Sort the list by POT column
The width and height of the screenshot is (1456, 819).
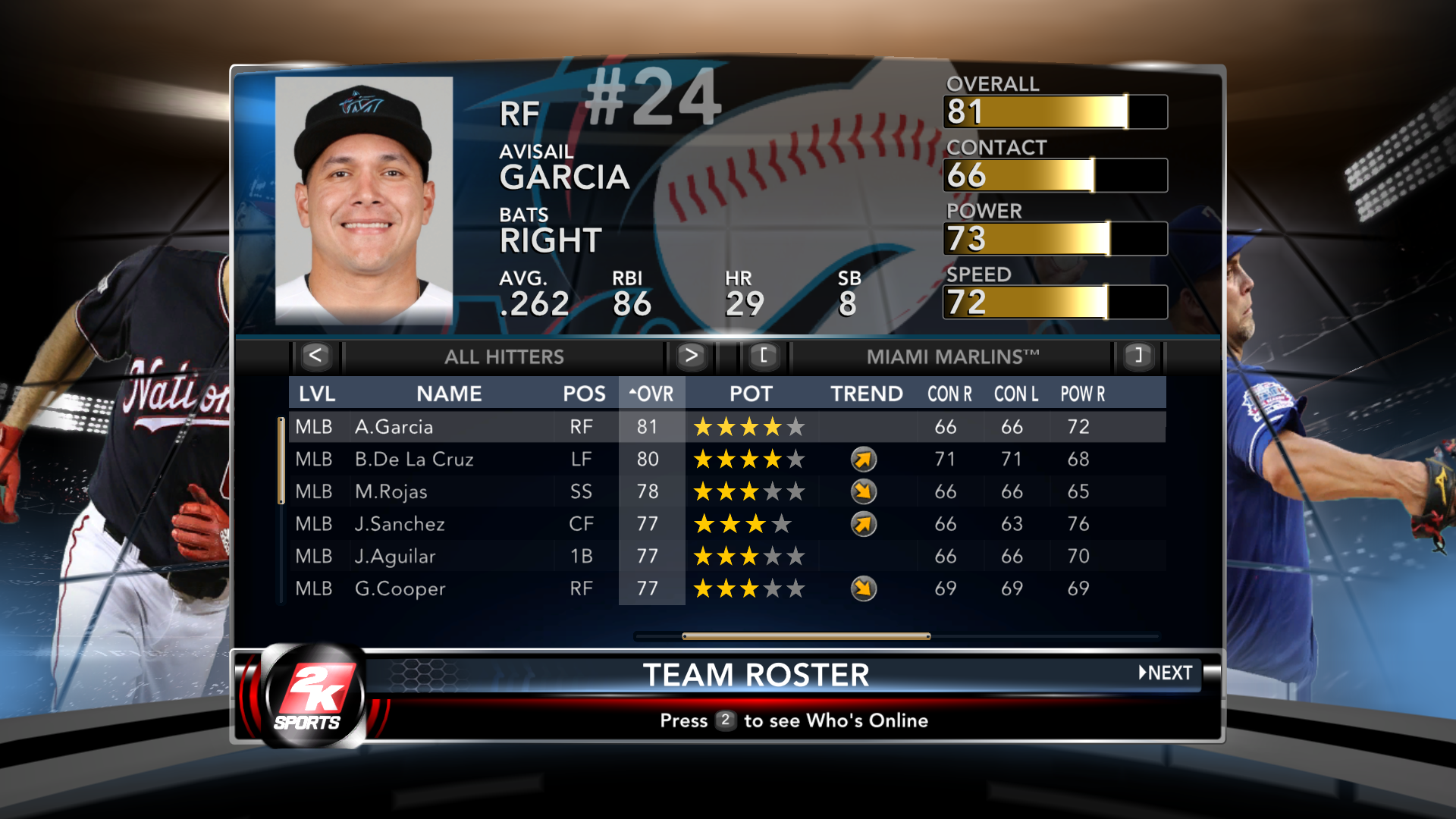(x=751, y=394)
